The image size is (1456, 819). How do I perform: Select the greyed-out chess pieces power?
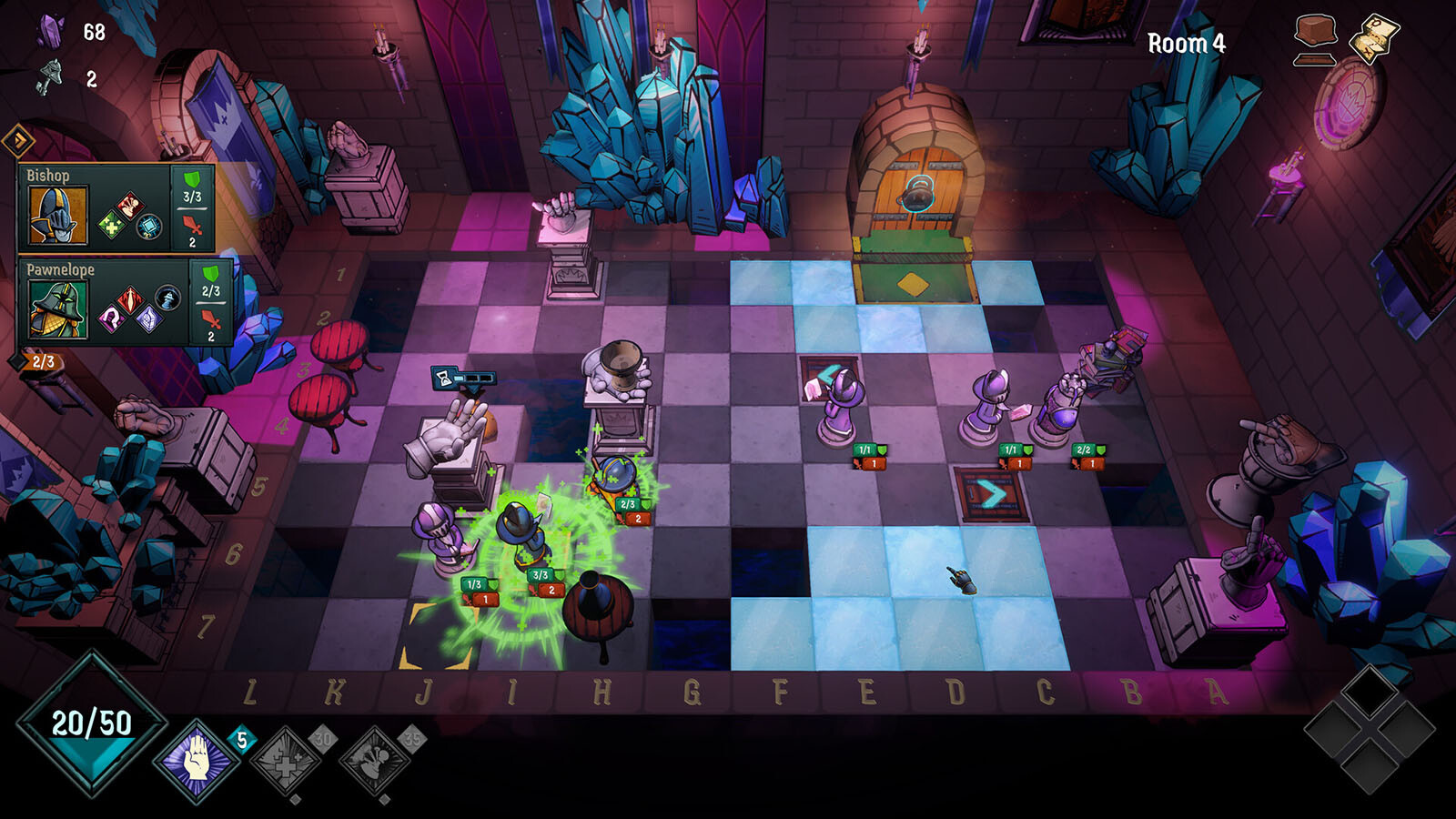(x=375, y=763)
